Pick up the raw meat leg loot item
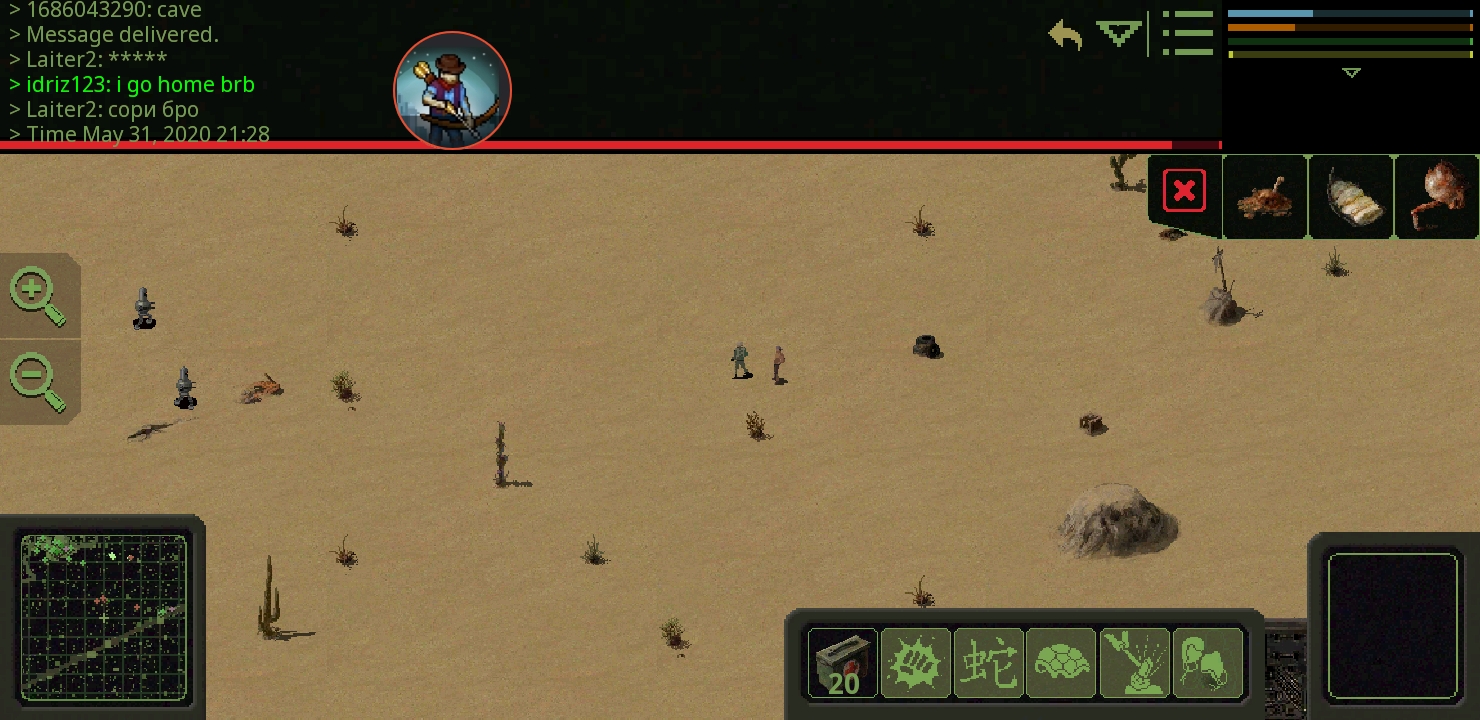The width and height of the screenshot is (1480, 720). [1437, 197]
